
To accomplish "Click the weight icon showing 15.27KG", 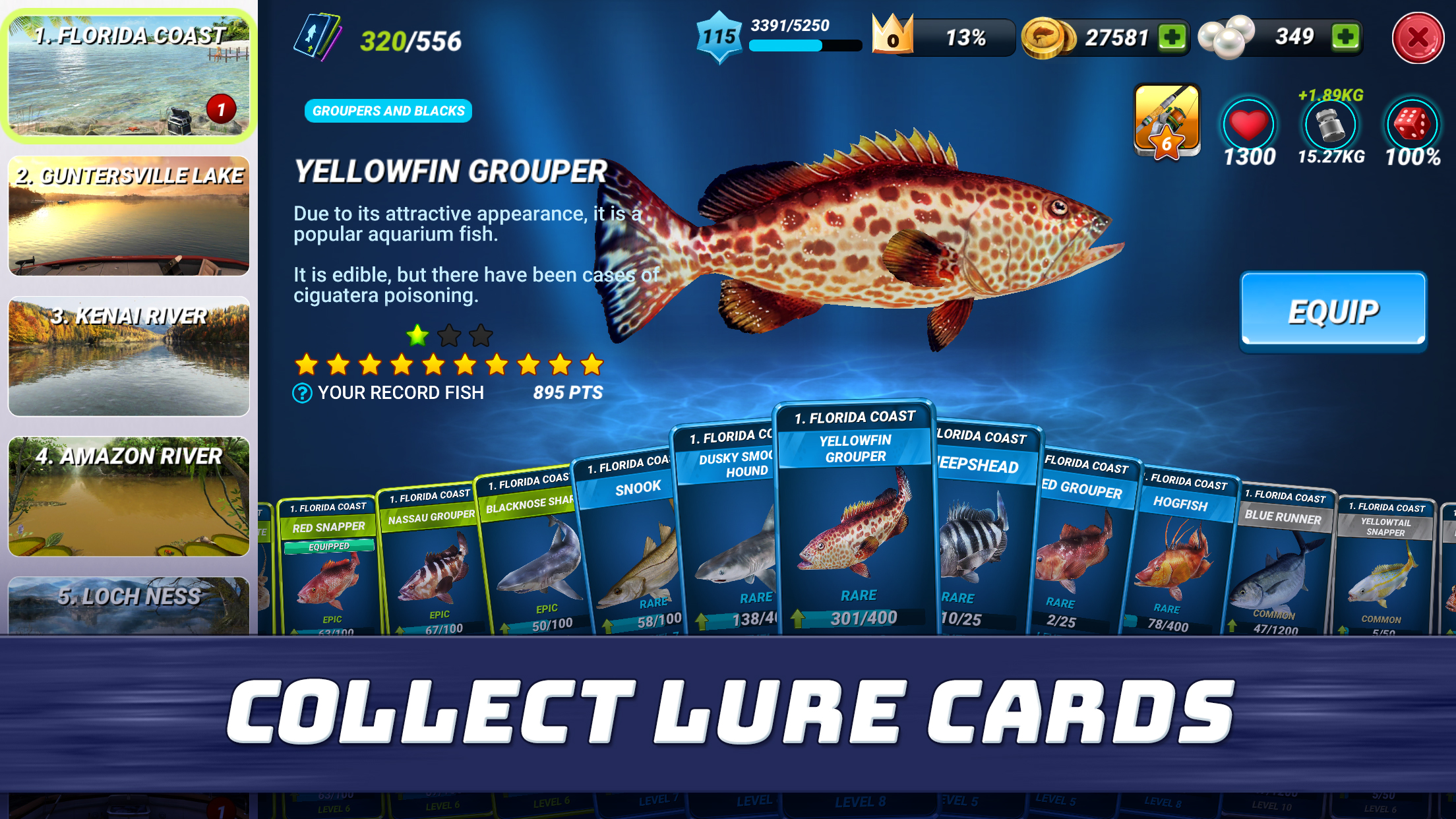I will (1330, 125).
